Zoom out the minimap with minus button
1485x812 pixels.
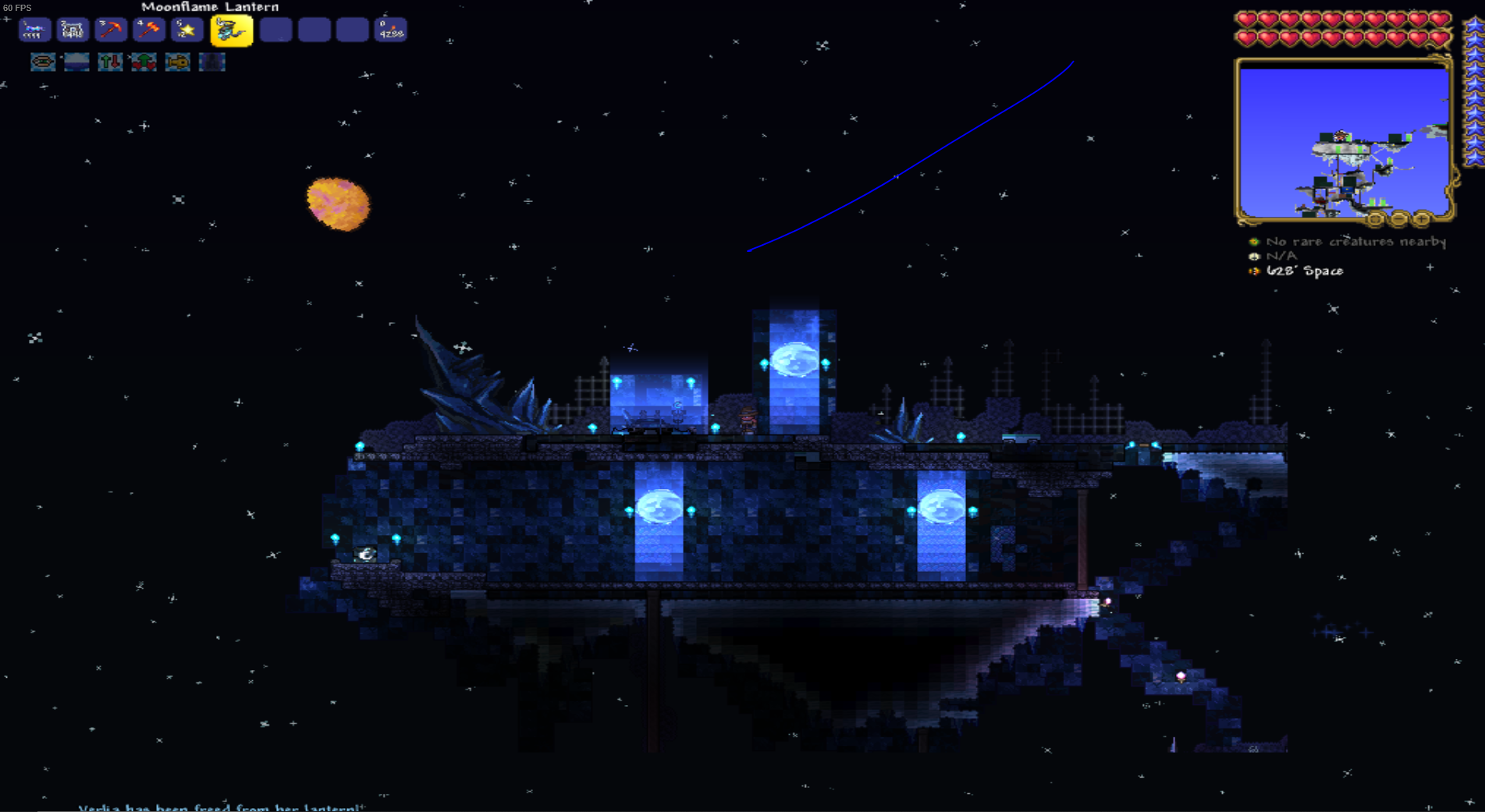tap(1399, 218)
